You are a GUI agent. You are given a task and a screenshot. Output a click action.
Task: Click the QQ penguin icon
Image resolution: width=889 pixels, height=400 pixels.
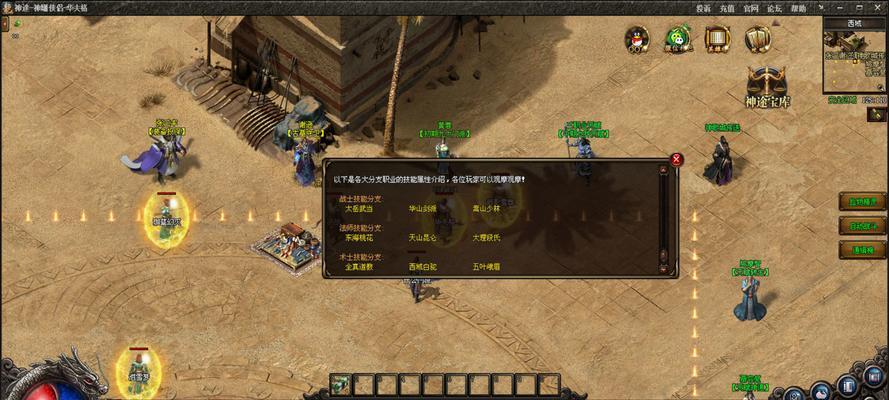(x=636, y=39)
